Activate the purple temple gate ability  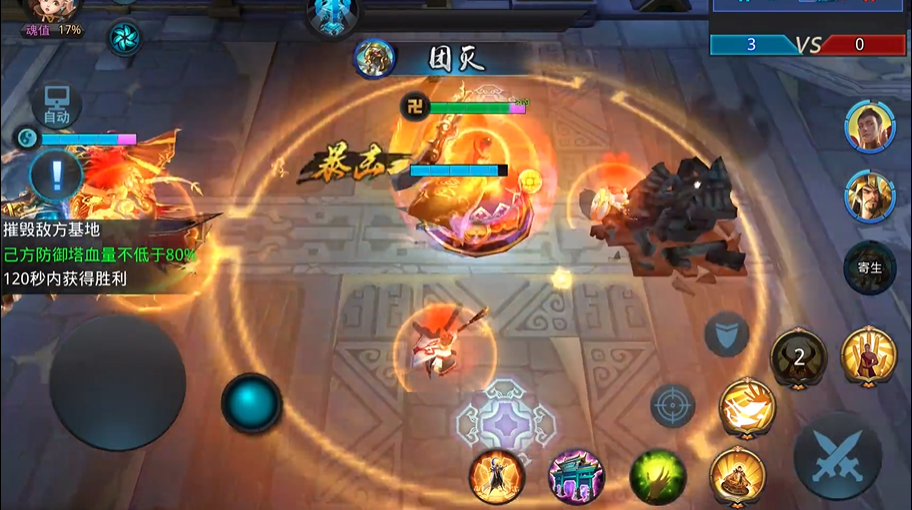point(577,476)
